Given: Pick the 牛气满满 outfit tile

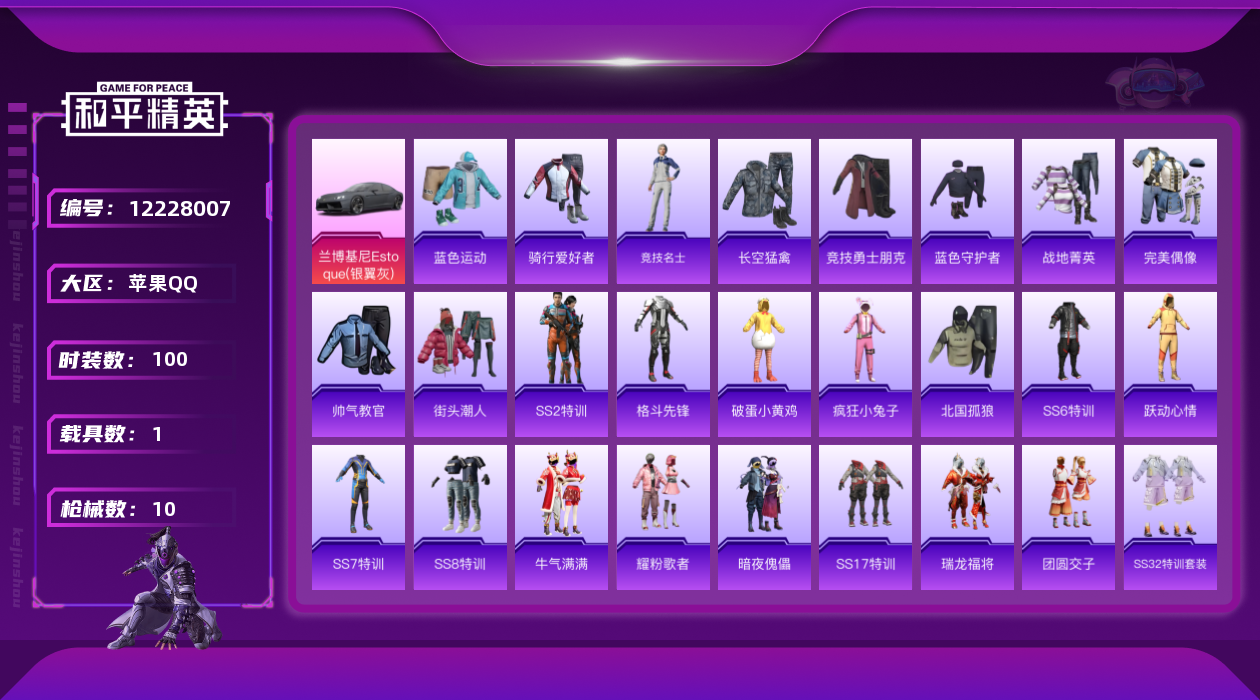Looking at the screenshot, I should point(561,517).
